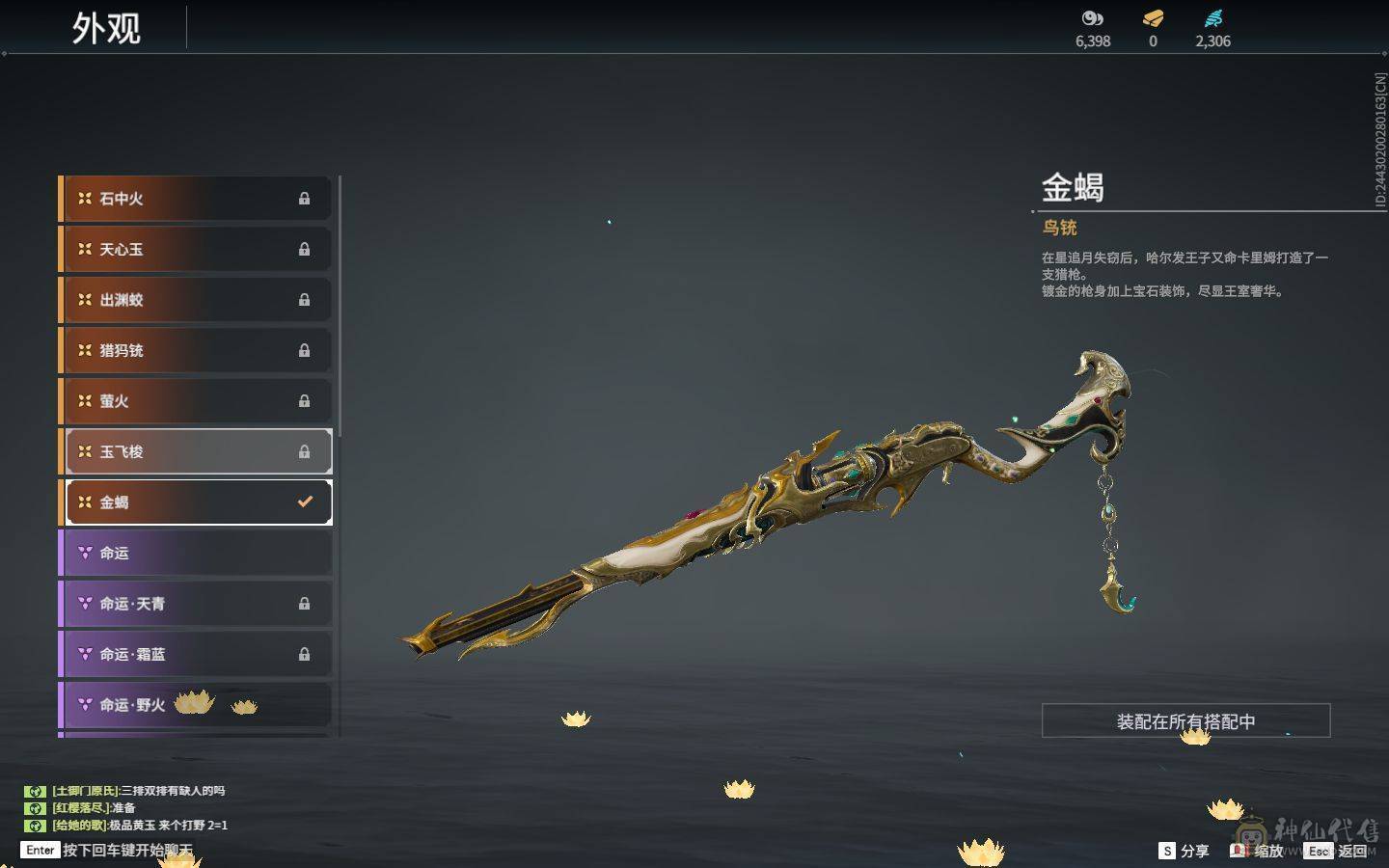Click the gold four-petal icon on 天心玉
The width and height of the screenshot is (1389, 868).
[84, 249]
